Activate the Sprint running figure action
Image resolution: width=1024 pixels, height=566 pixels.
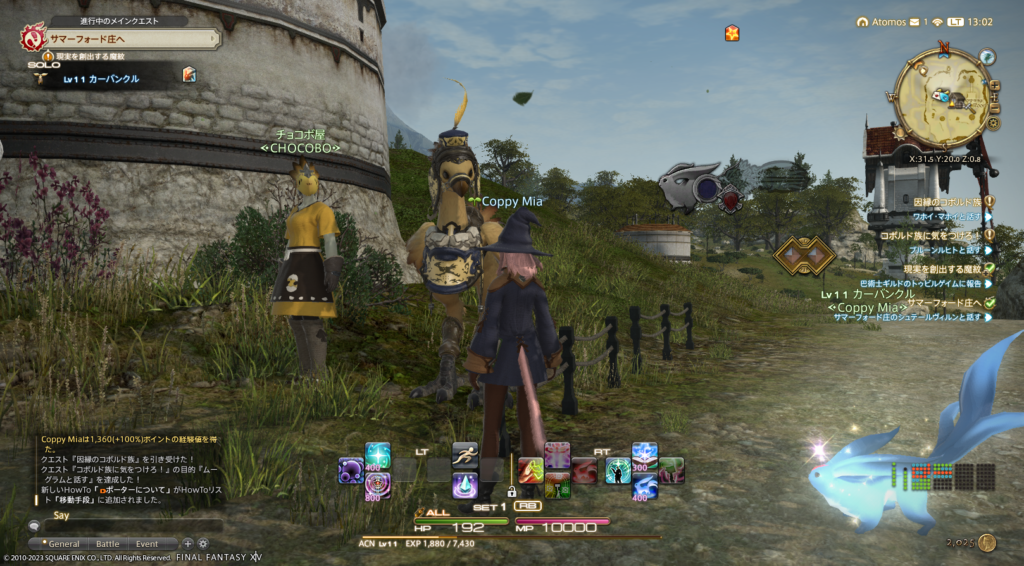pyautogui.click(x=464, y=456)
